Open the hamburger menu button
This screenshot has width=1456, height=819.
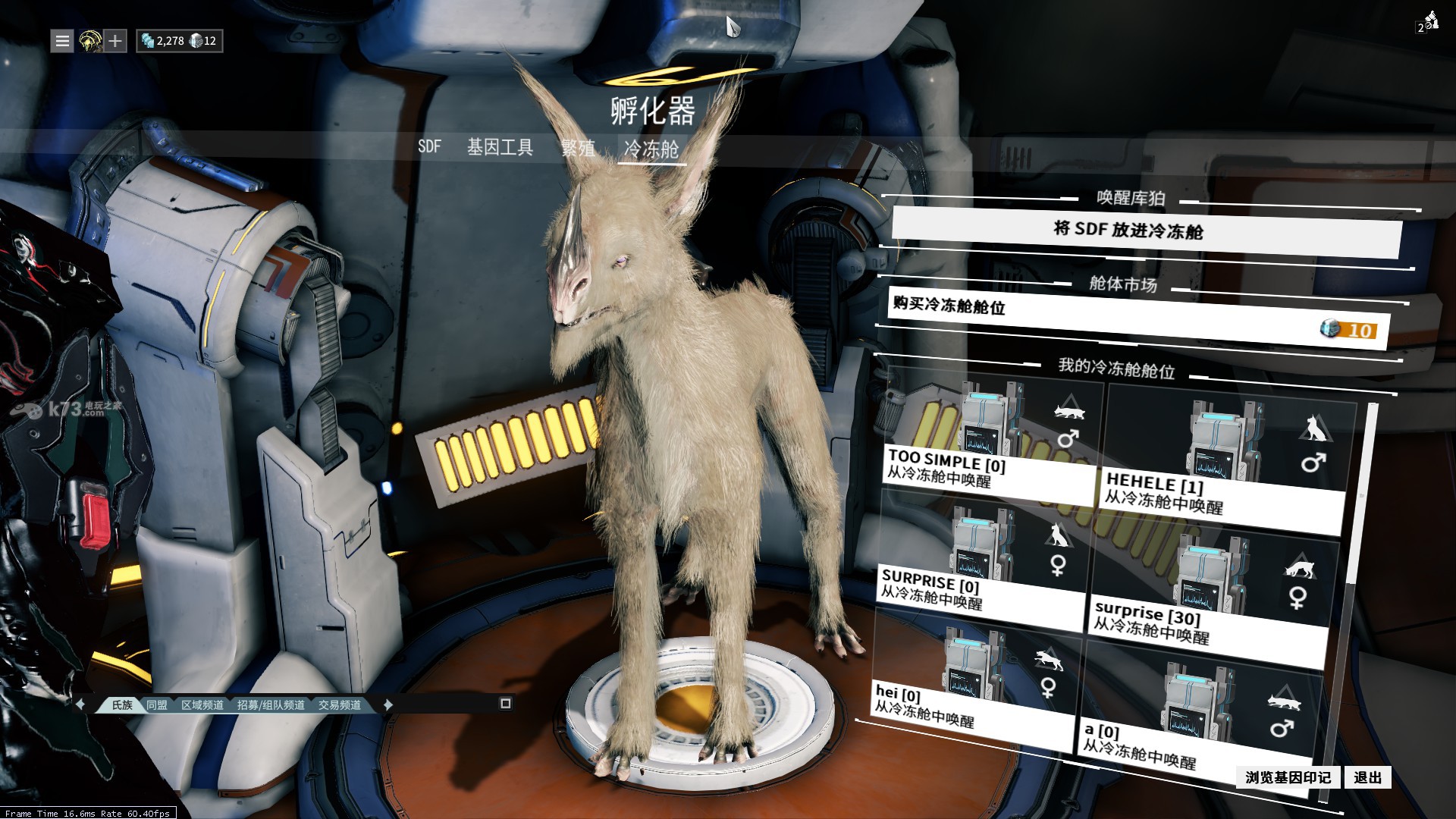pos(62,41)
